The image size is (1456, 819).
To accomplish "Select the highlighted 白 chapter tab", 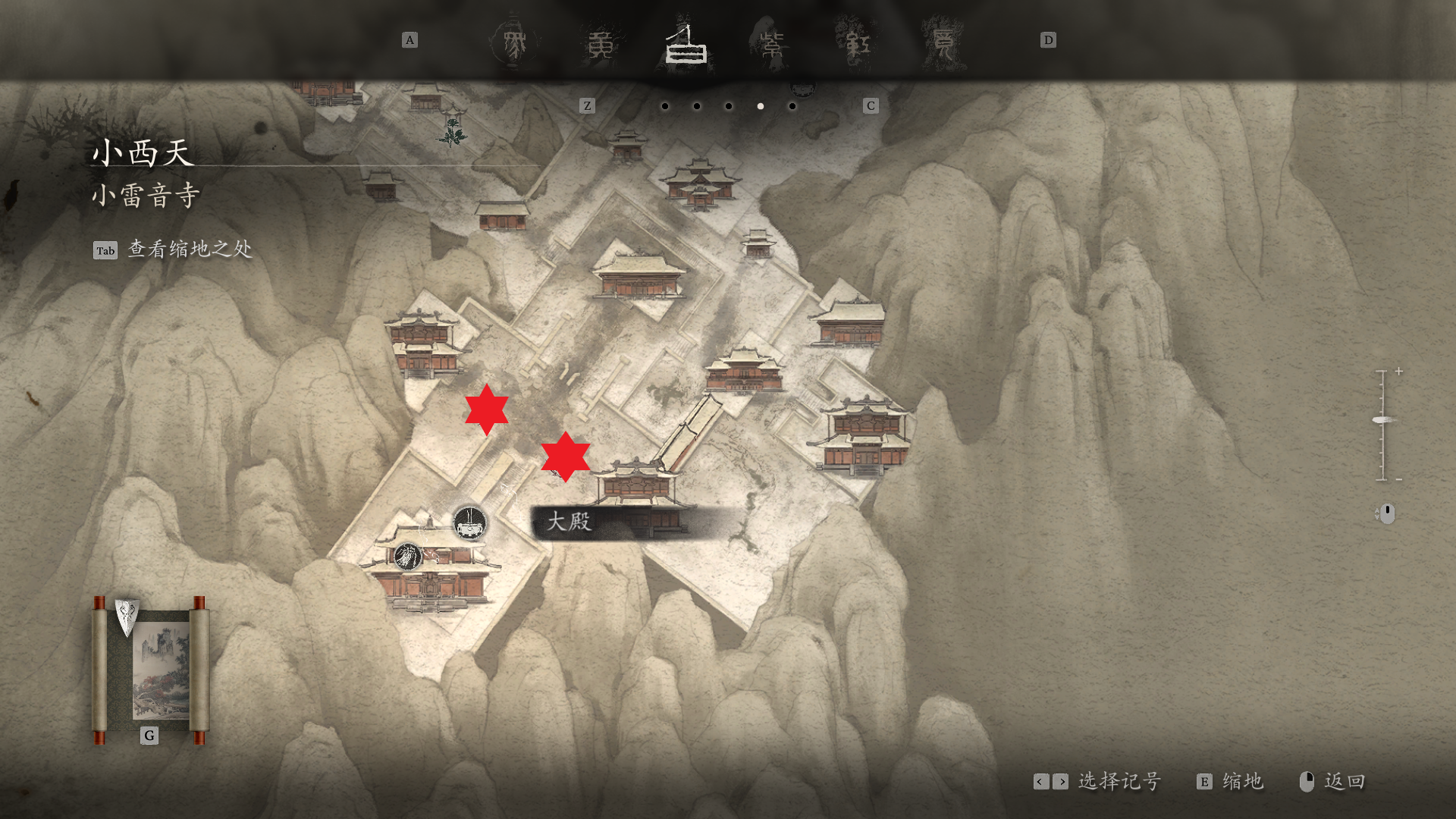I will 686,45.
